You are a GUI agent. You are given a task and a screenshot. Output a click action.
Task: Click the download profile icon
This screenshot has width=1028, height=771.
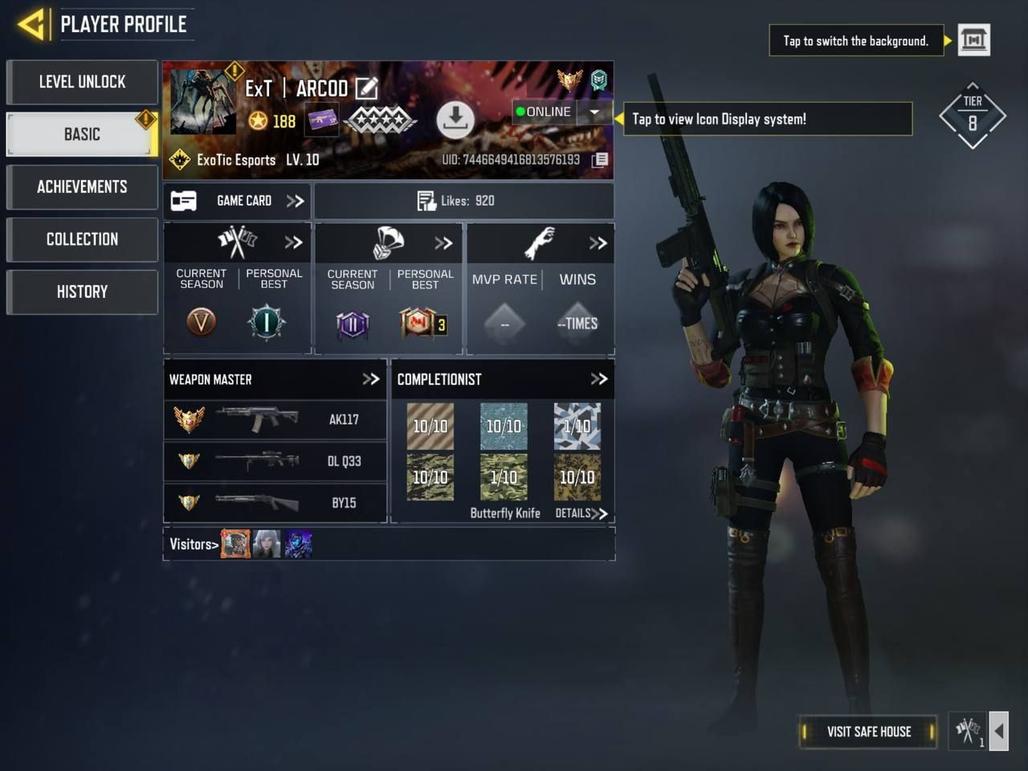point(455,120)
